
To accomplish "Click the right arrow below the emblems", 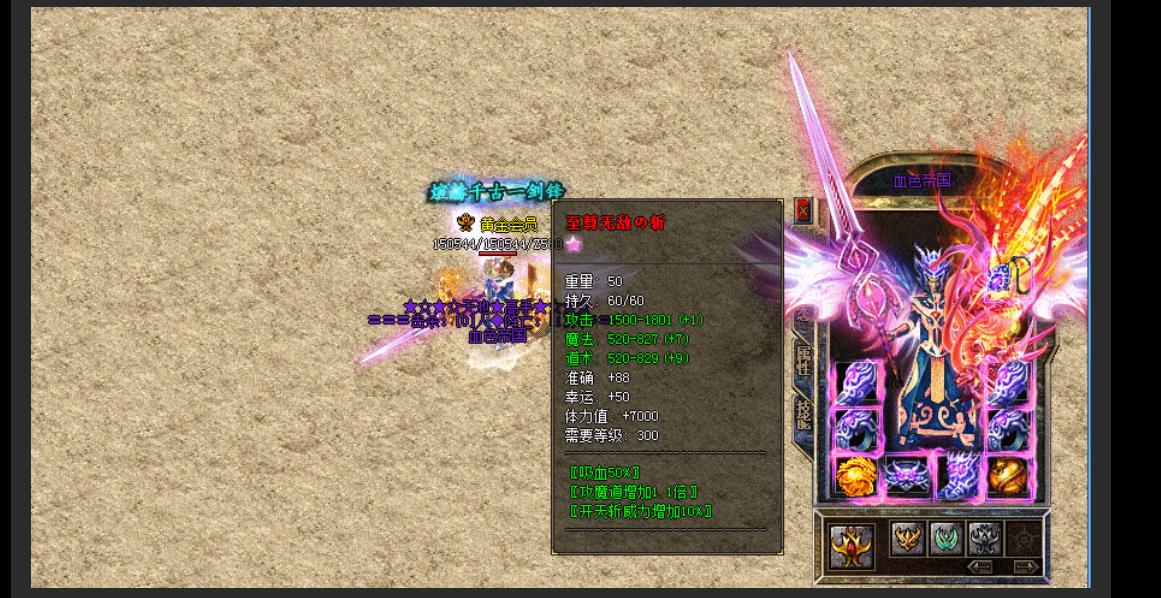I will 1025,567.
